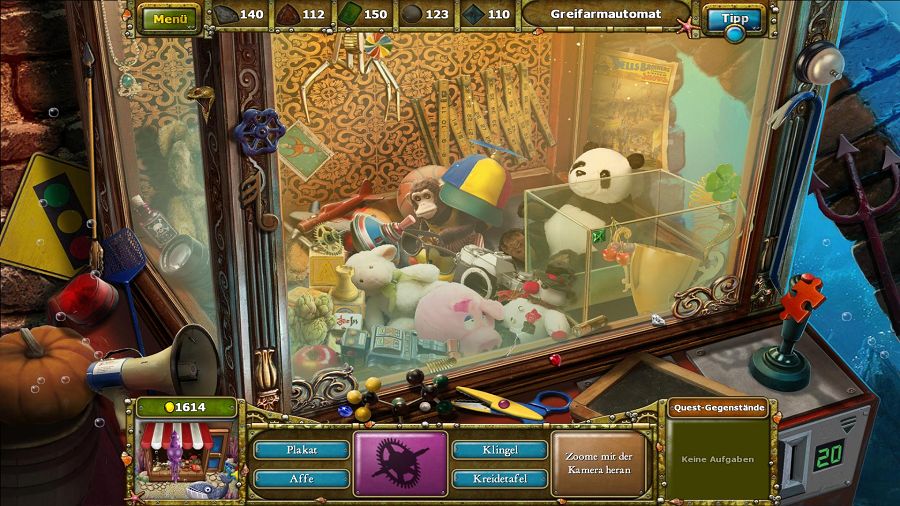Image resolution: width=900 pixels, height=506 pixels.
Task: Open the Menü button
Action: [170, 18]
